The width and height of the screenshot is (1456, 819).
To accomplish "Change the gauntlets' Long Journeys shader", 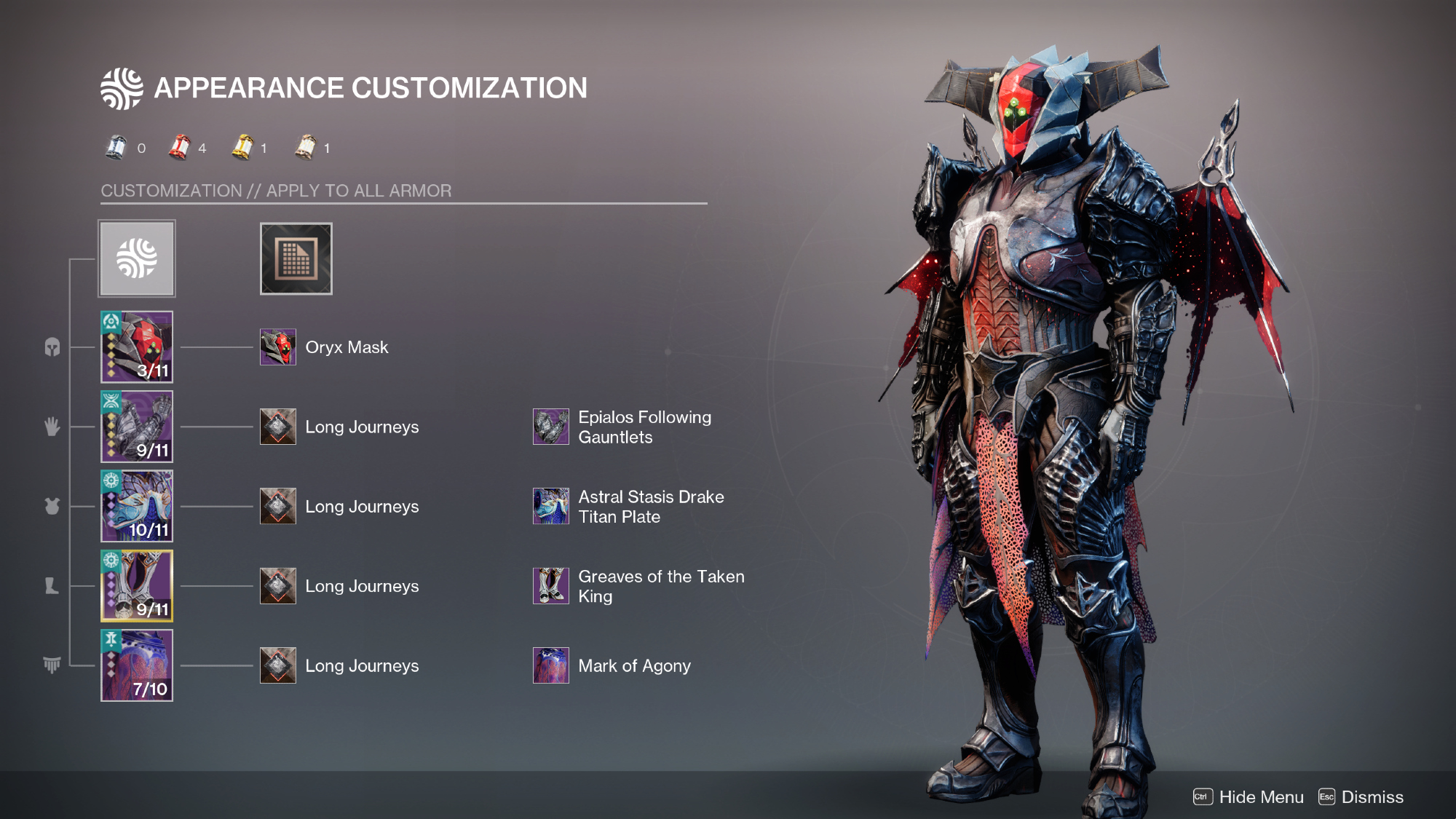I will 278,427.
